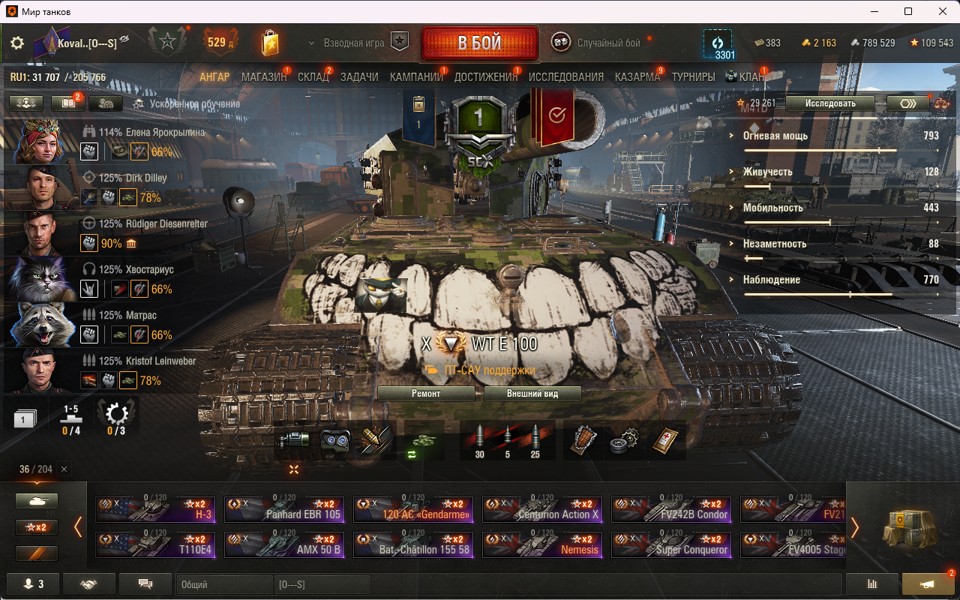Go to the ИССЛЕДОВАНИЯ tab
This screenshot has width=960, height=600.
(566, 77)
